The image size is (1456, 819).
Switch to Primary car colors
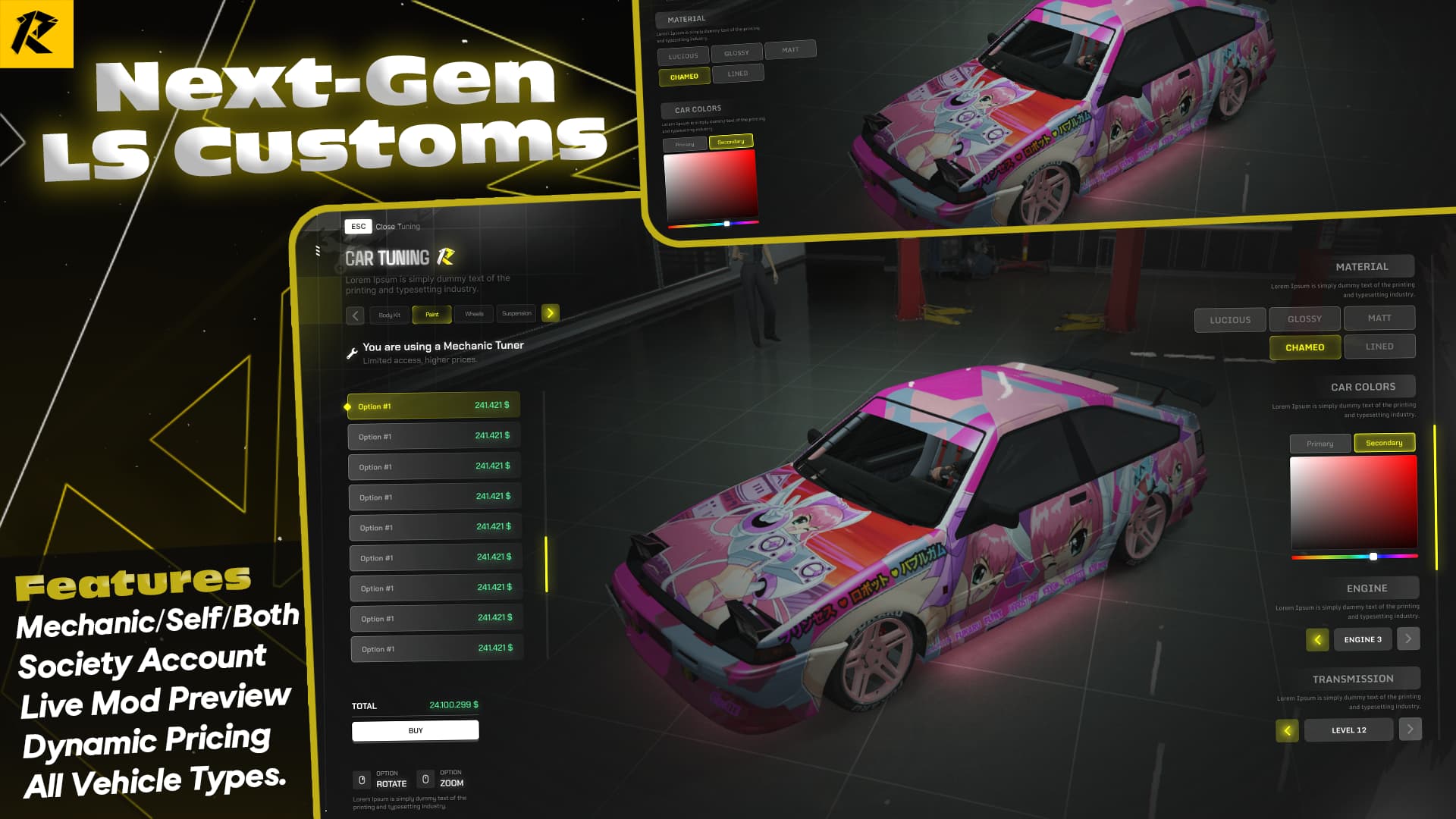[1319, 443]
